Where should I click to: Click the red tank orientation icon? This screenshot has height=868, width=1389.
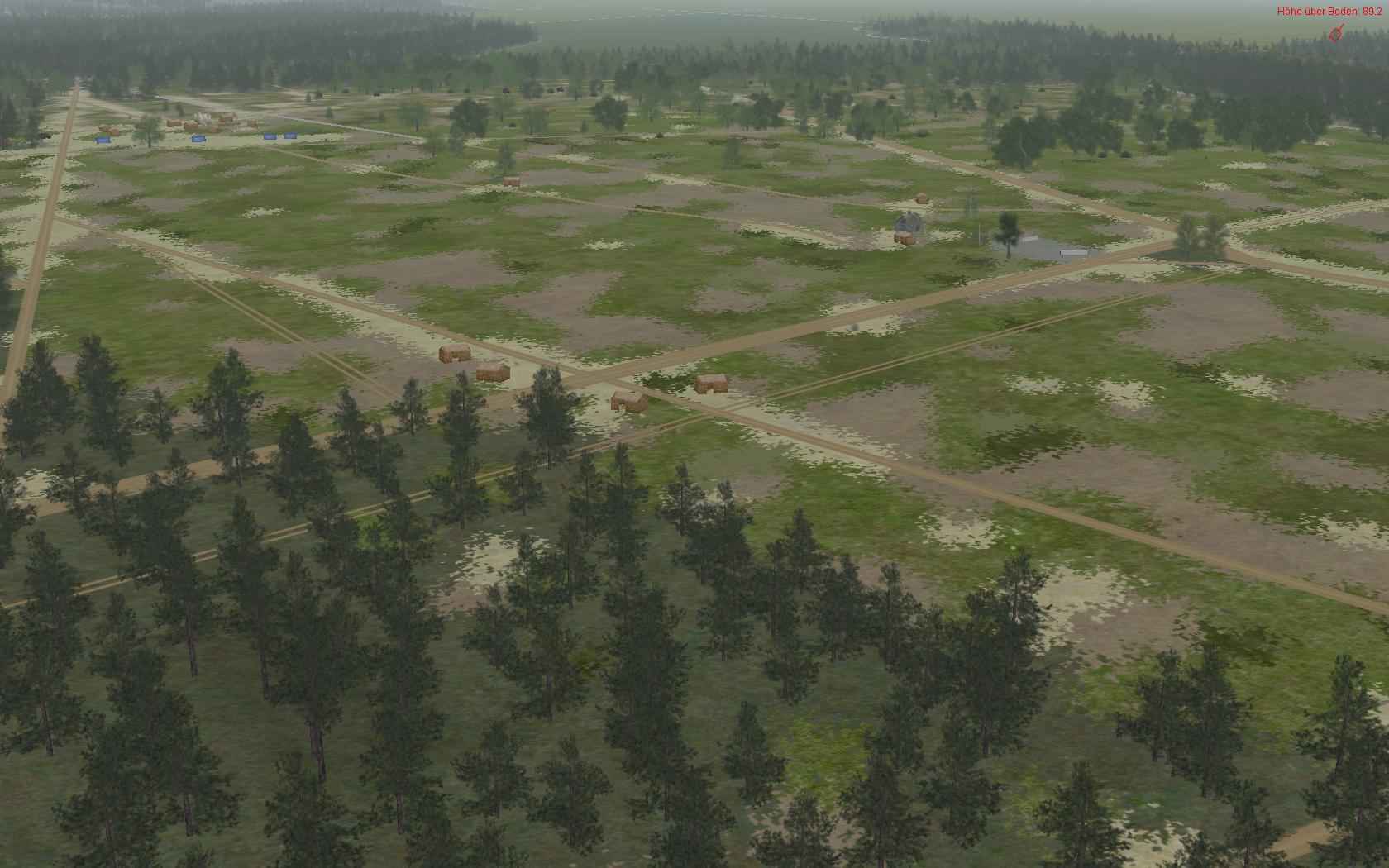1334,34
